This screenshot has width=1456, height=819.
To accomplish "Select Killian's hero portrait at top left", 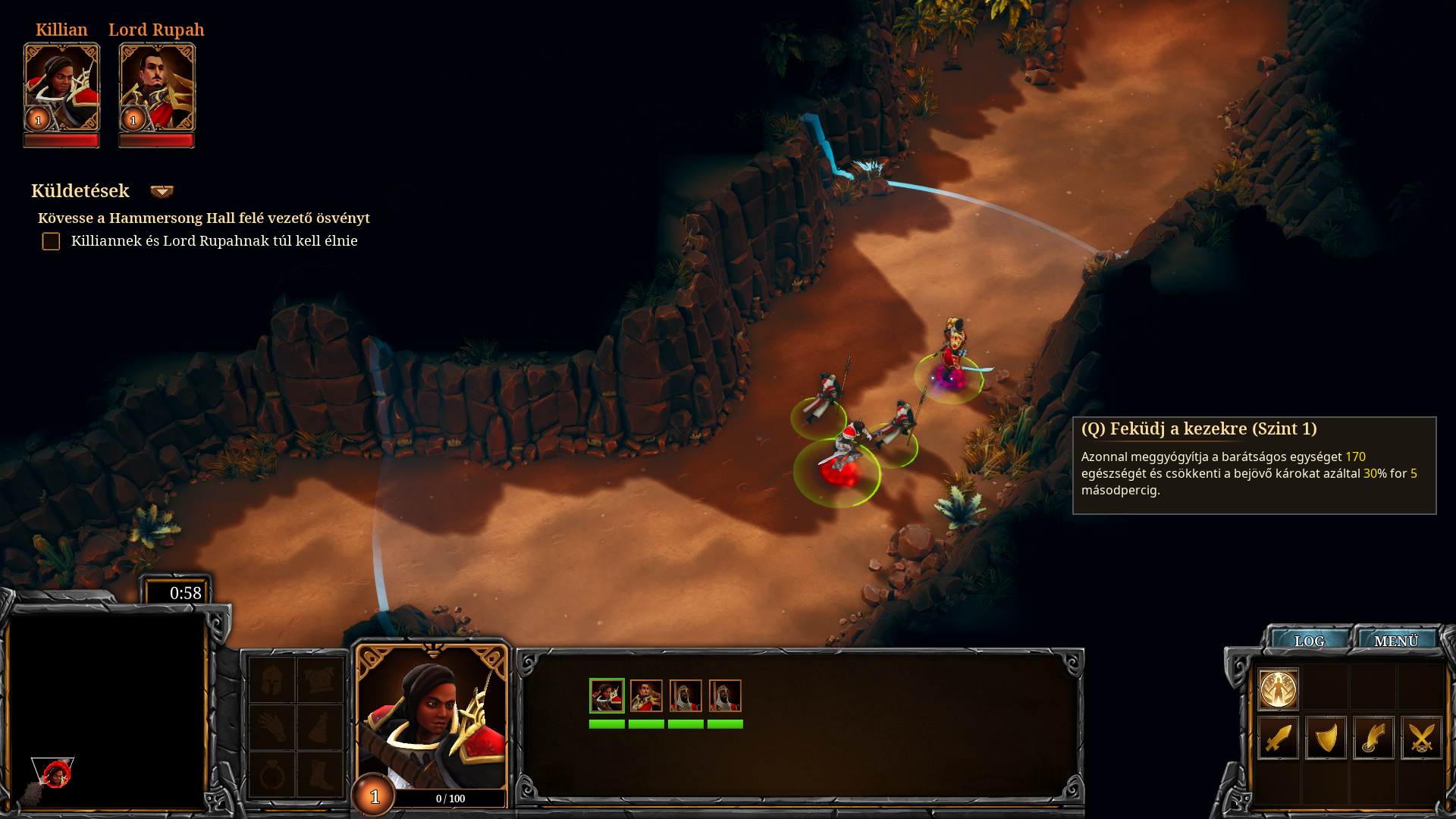I will [x=61, y=87].
